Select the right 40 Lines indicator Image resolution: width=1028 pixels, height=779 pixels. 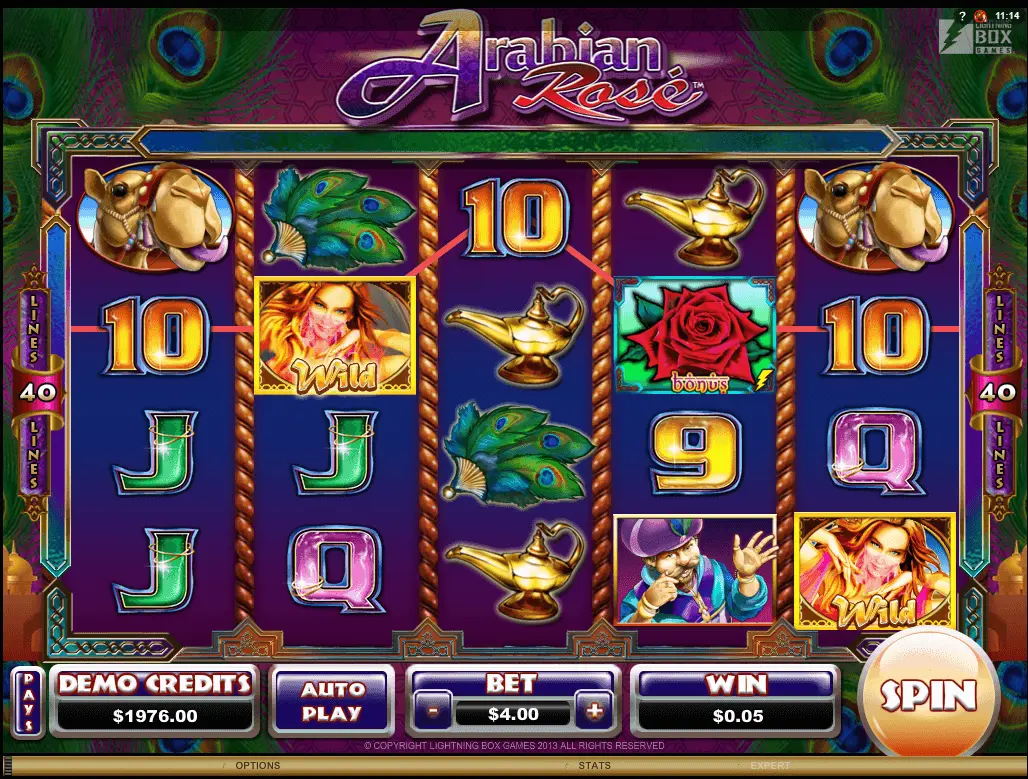[995, 392]
